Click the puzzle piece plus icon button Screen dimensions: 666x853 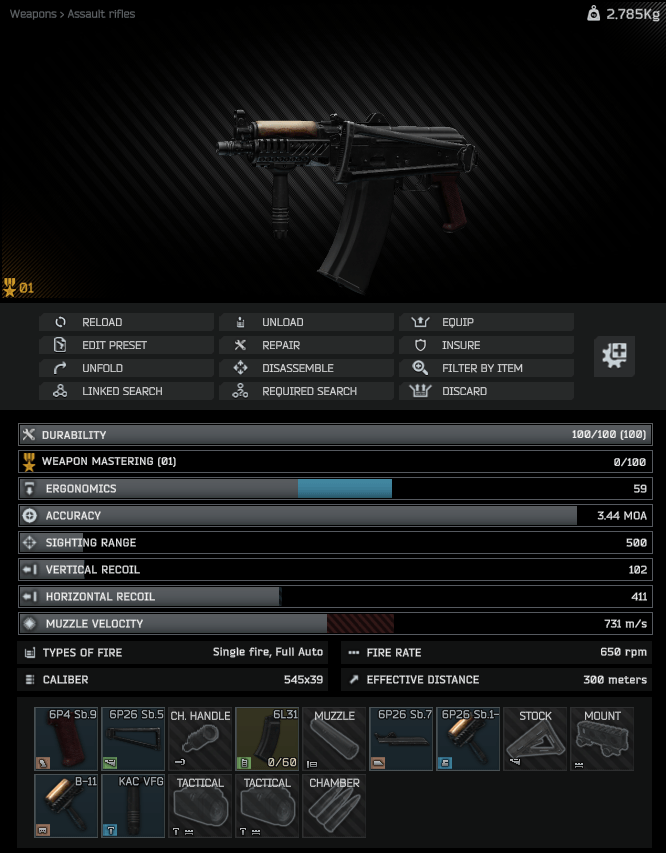[x=614, y=356]
